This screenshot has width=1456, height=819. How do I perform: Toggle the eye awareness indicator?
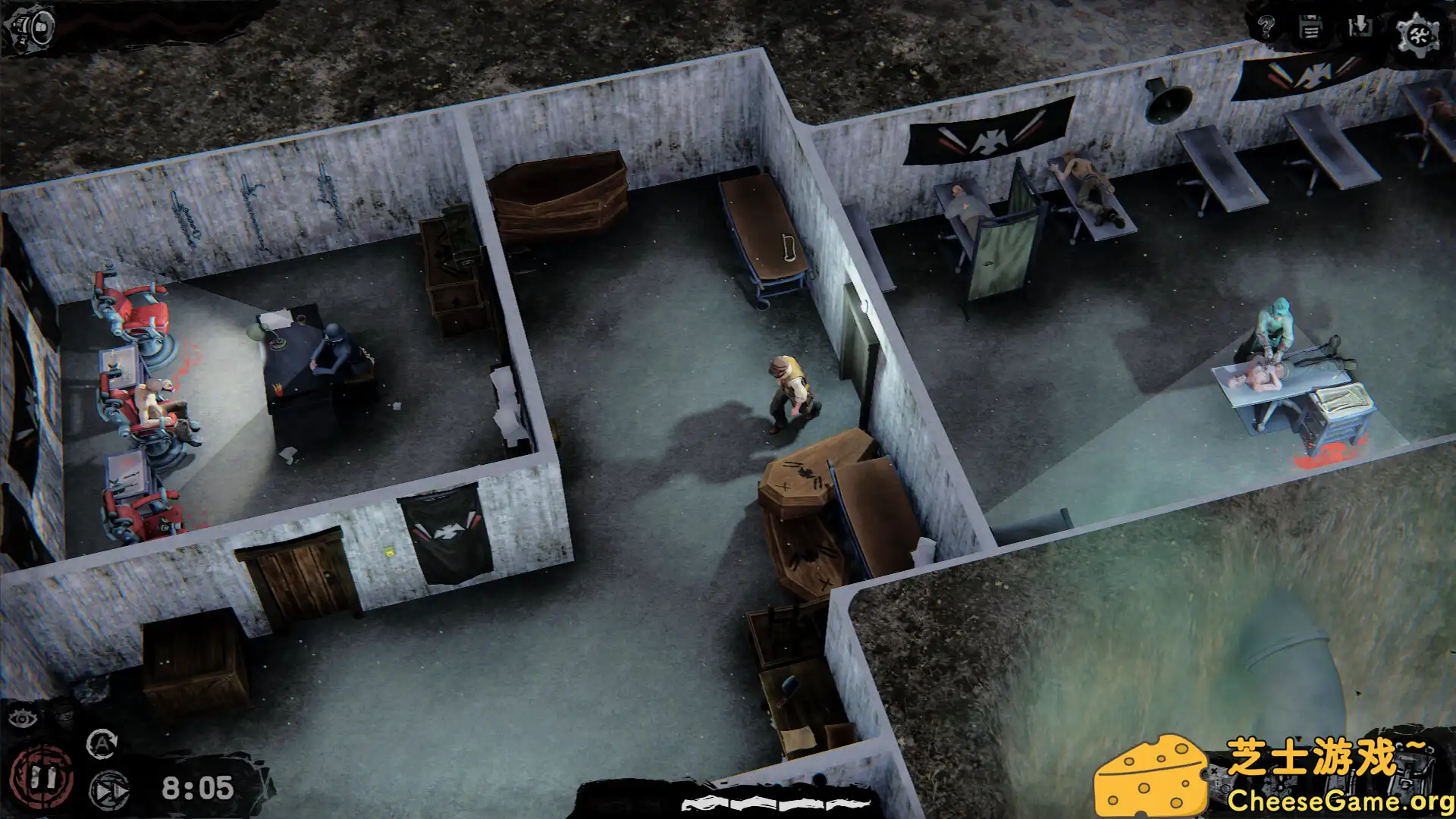tap(23, 719)
